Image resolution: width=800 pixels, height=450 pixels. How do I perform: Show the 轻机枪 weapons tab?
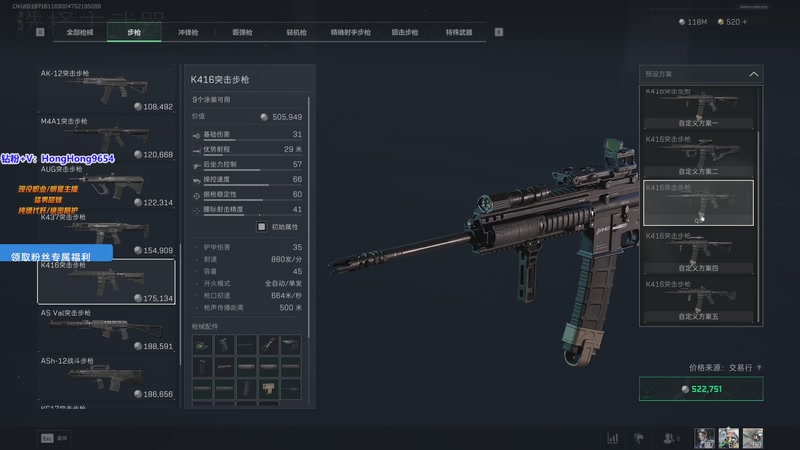pyautogui.click(x=296, y=33)
